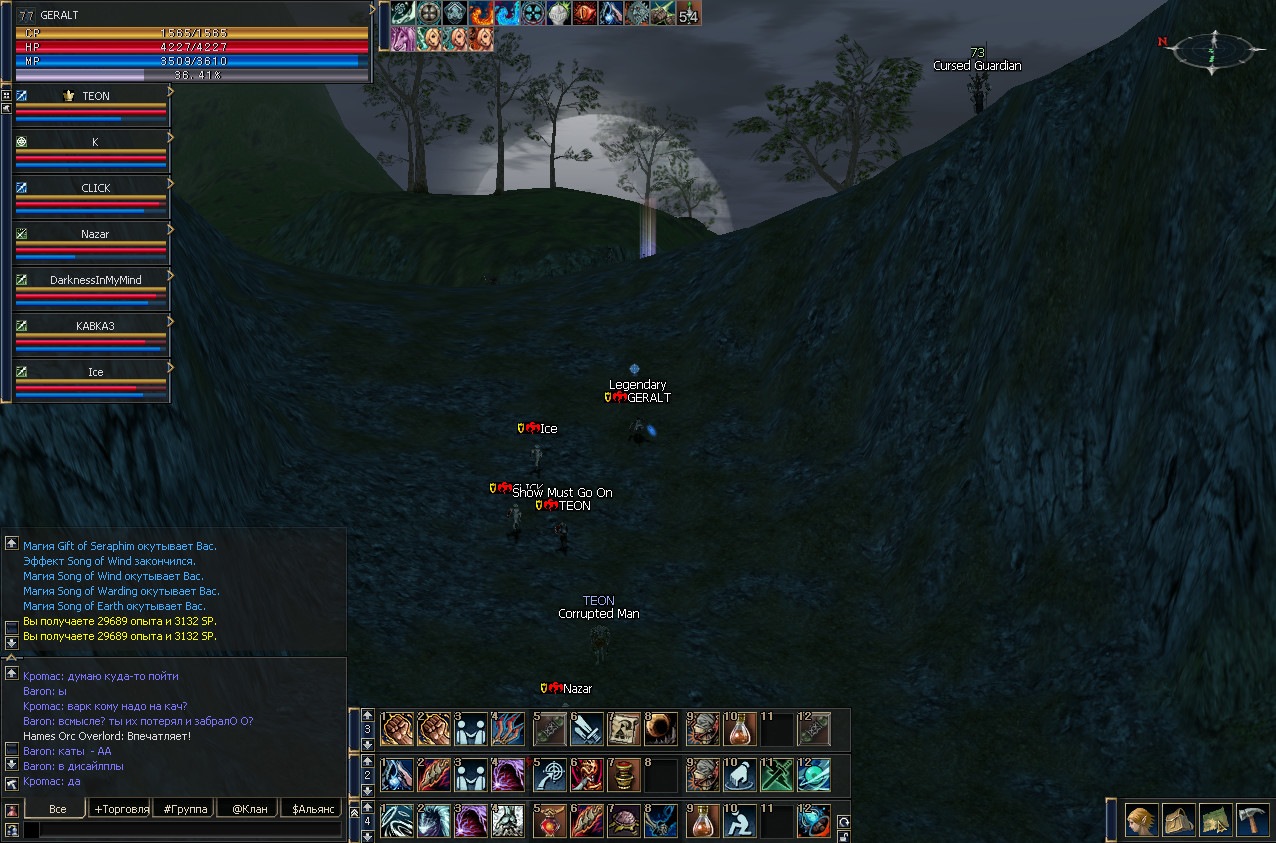Click the compass in the corner
Viewport: 1276px width, 843px height.
[x=1213, y=48]
